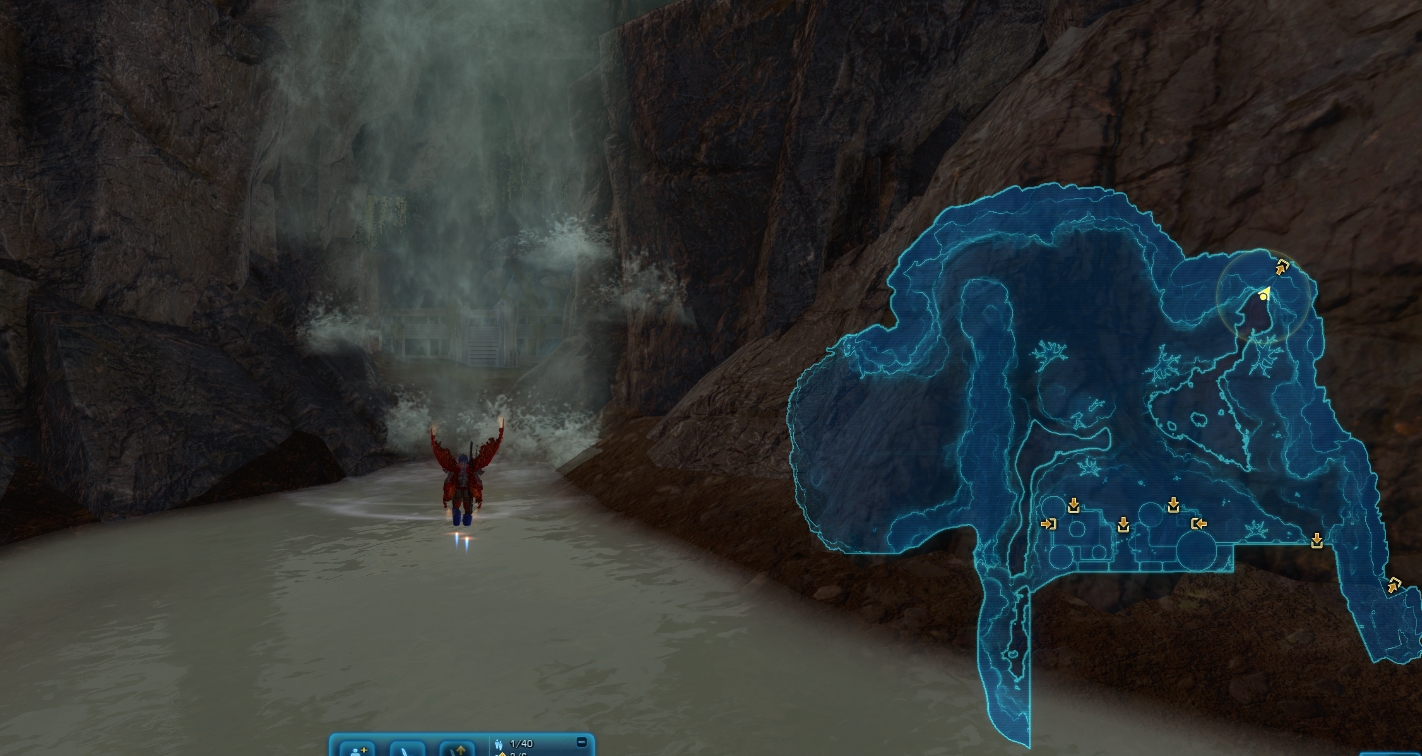Image resolution: width=1422 pixels, height=756 pixels.
Task: Click the down-arrow marker on map's east edge
Action: (1317, 540)
